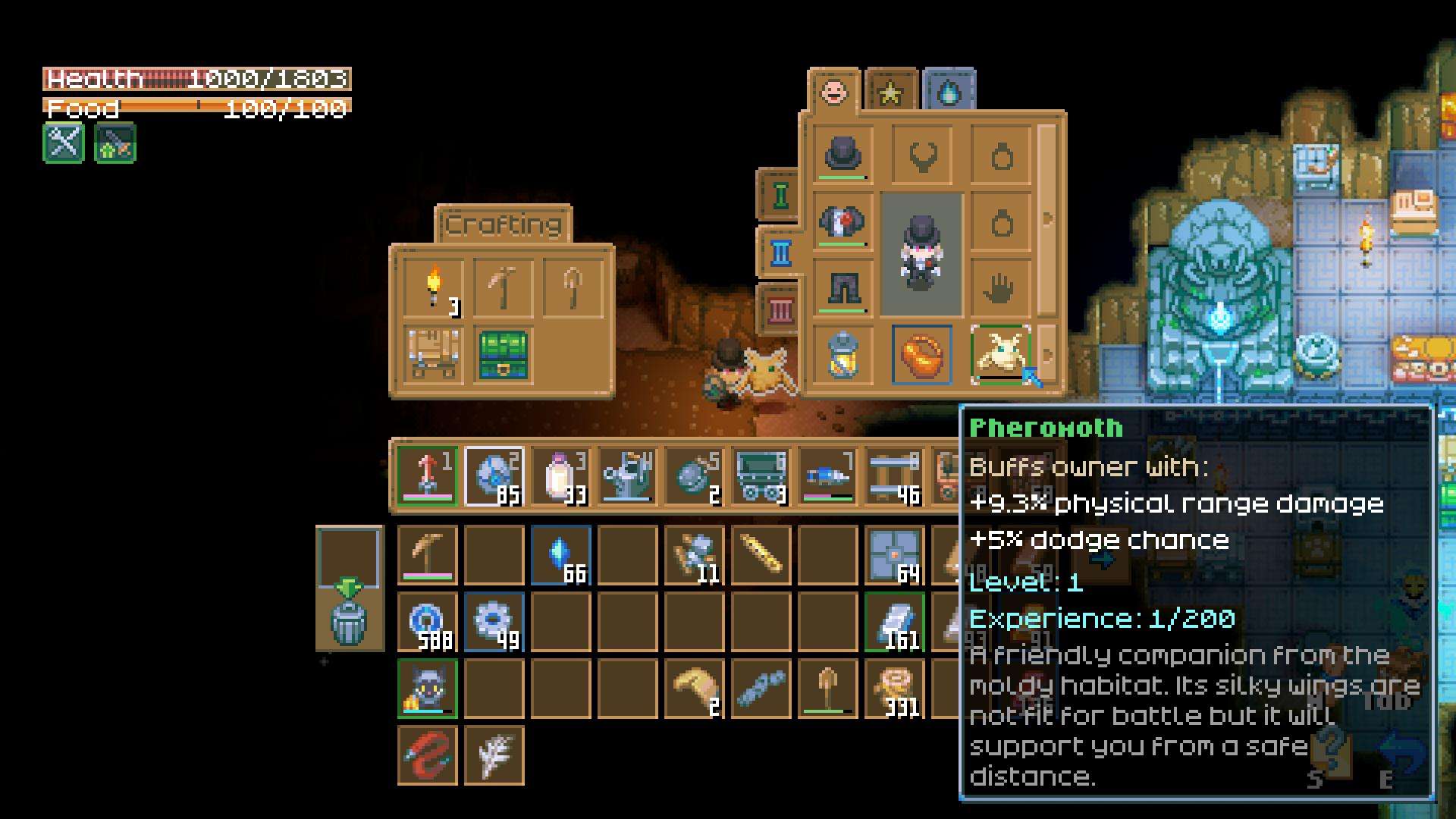Switch to the star skills tab
The image size is (1456, 819).
pos(891,93)
